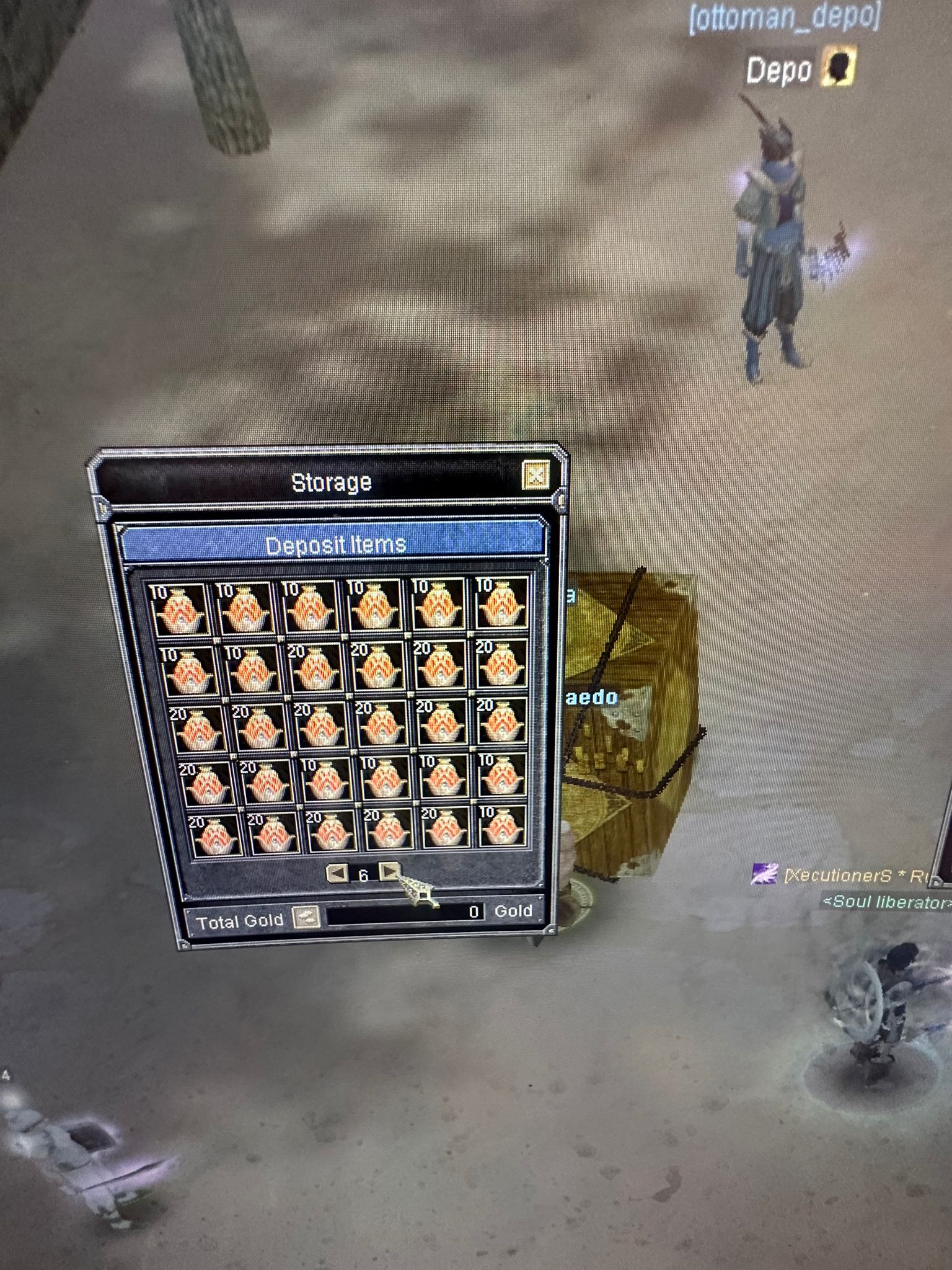This screenshot has height=1270, width=952.
Task: Go to the previous storage page
Action: tap(337, 873)
